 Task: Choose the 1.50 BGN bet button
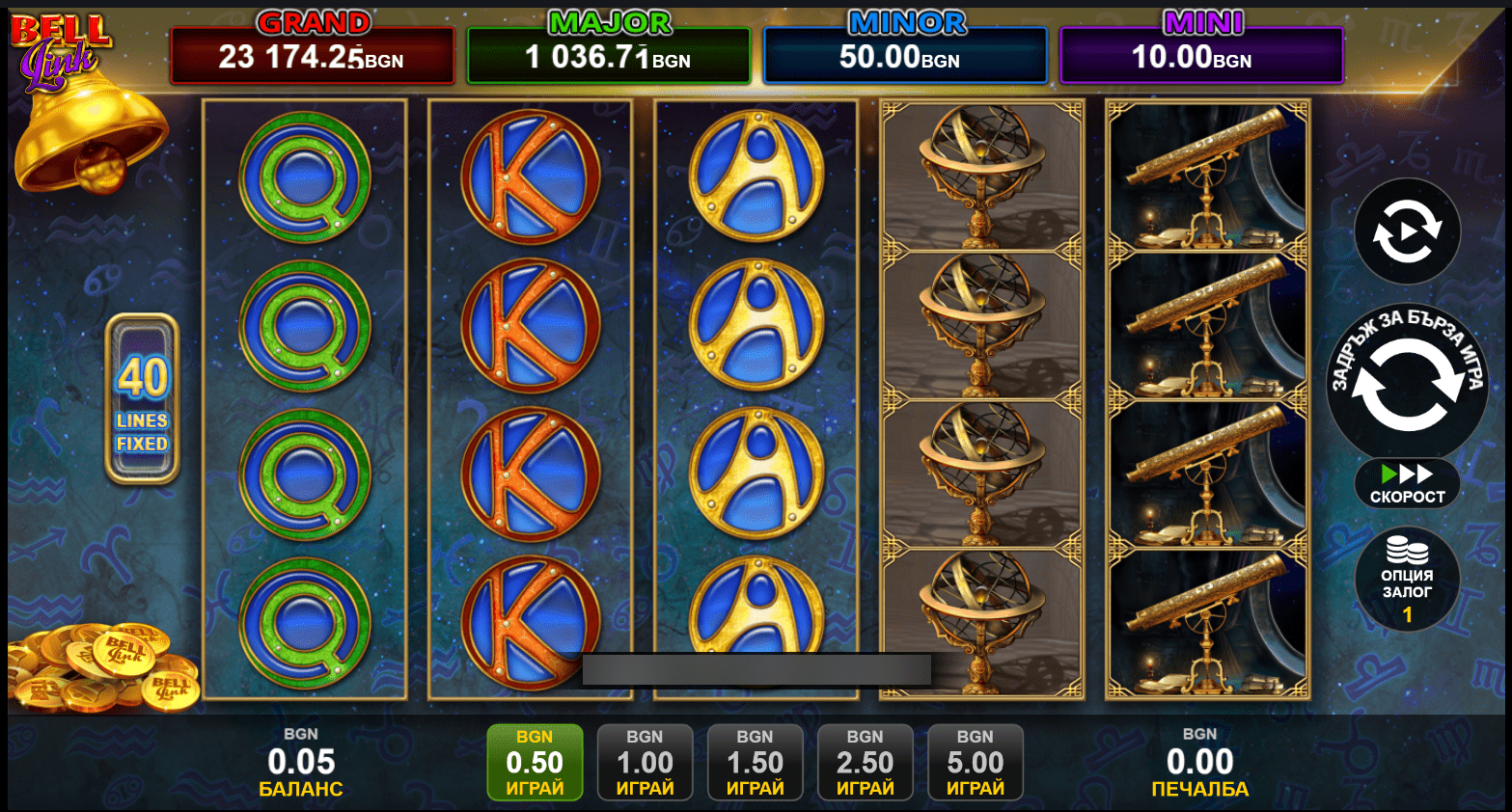click(755, 762)
